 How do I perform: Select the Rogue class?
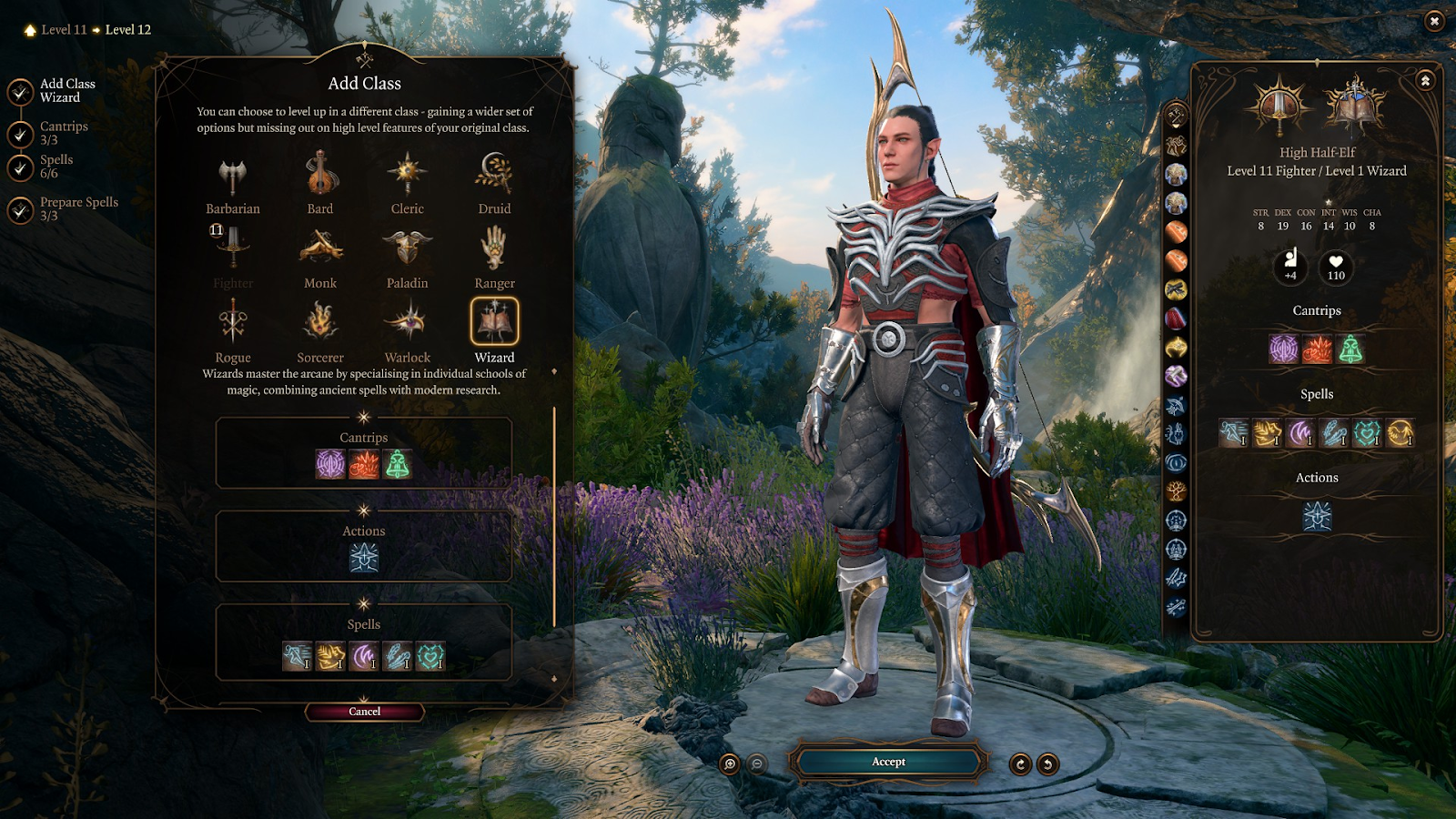click(x=233, y=323)
